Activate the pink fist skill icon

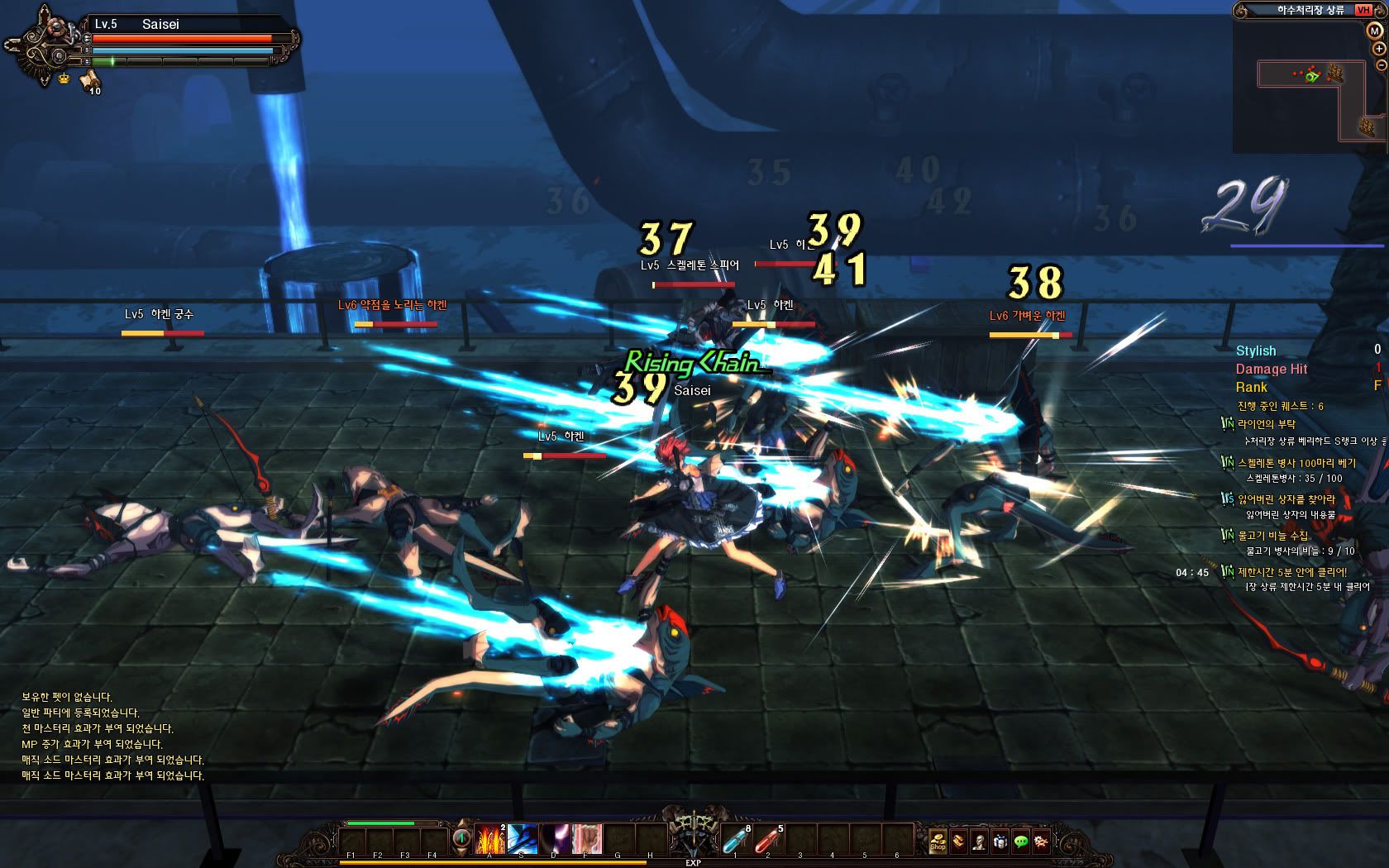pos(585,839)
